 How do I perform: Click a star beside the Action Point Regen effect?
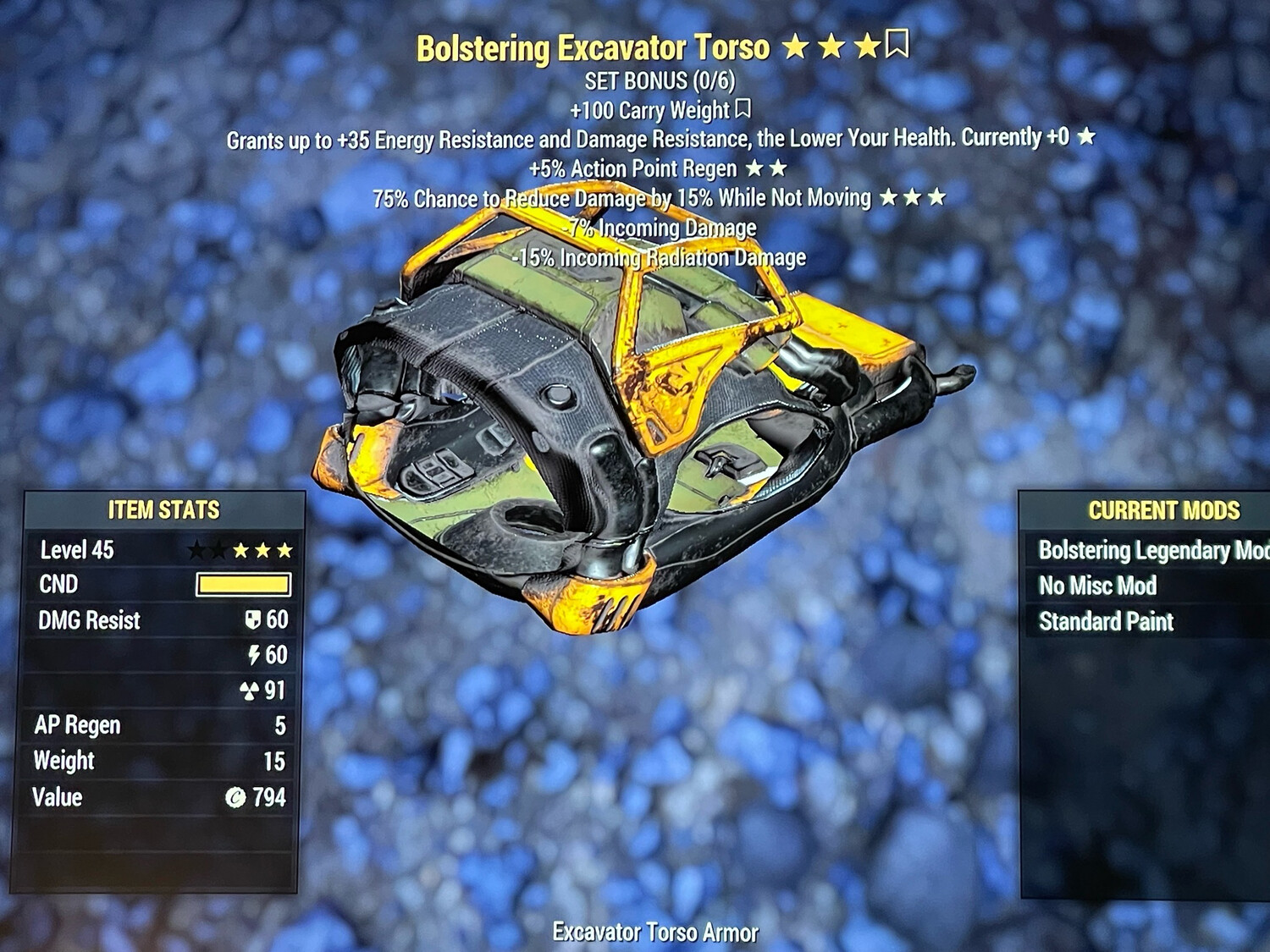754,168
